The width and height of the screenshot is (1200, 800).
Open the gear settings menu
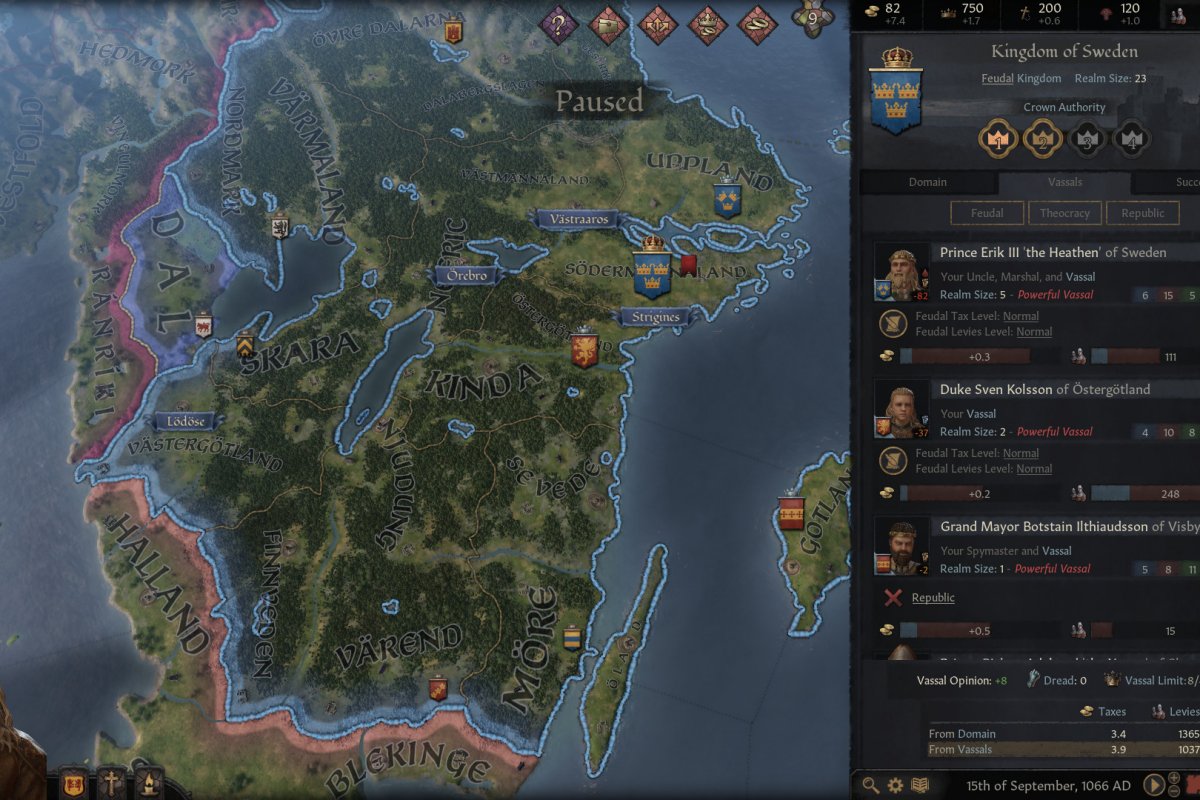[x=895, y=785]
